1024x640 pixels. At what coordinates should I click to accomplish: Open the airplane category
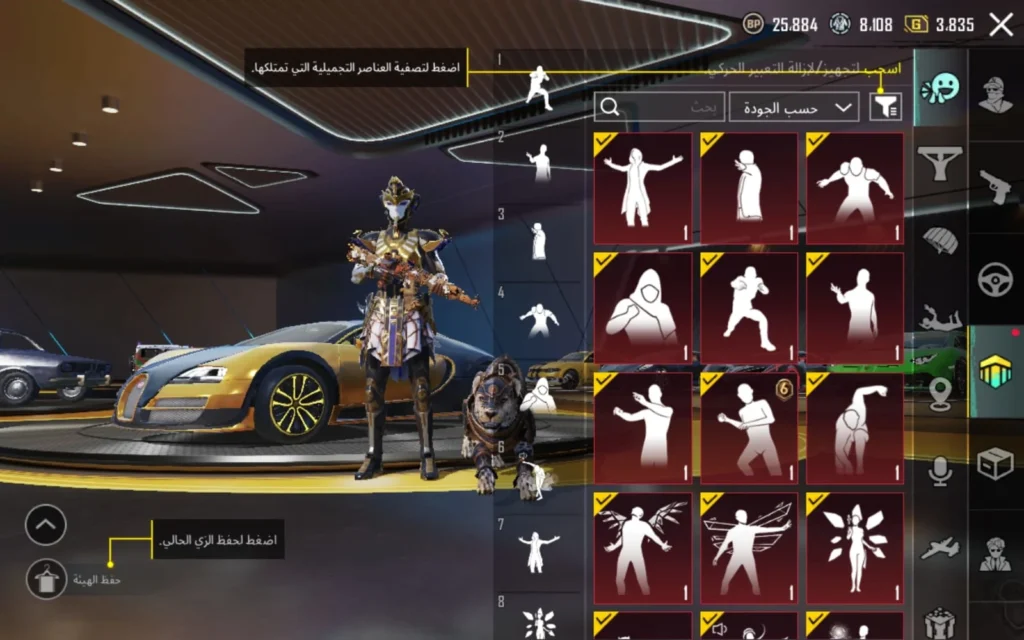(x=940, y=547)
